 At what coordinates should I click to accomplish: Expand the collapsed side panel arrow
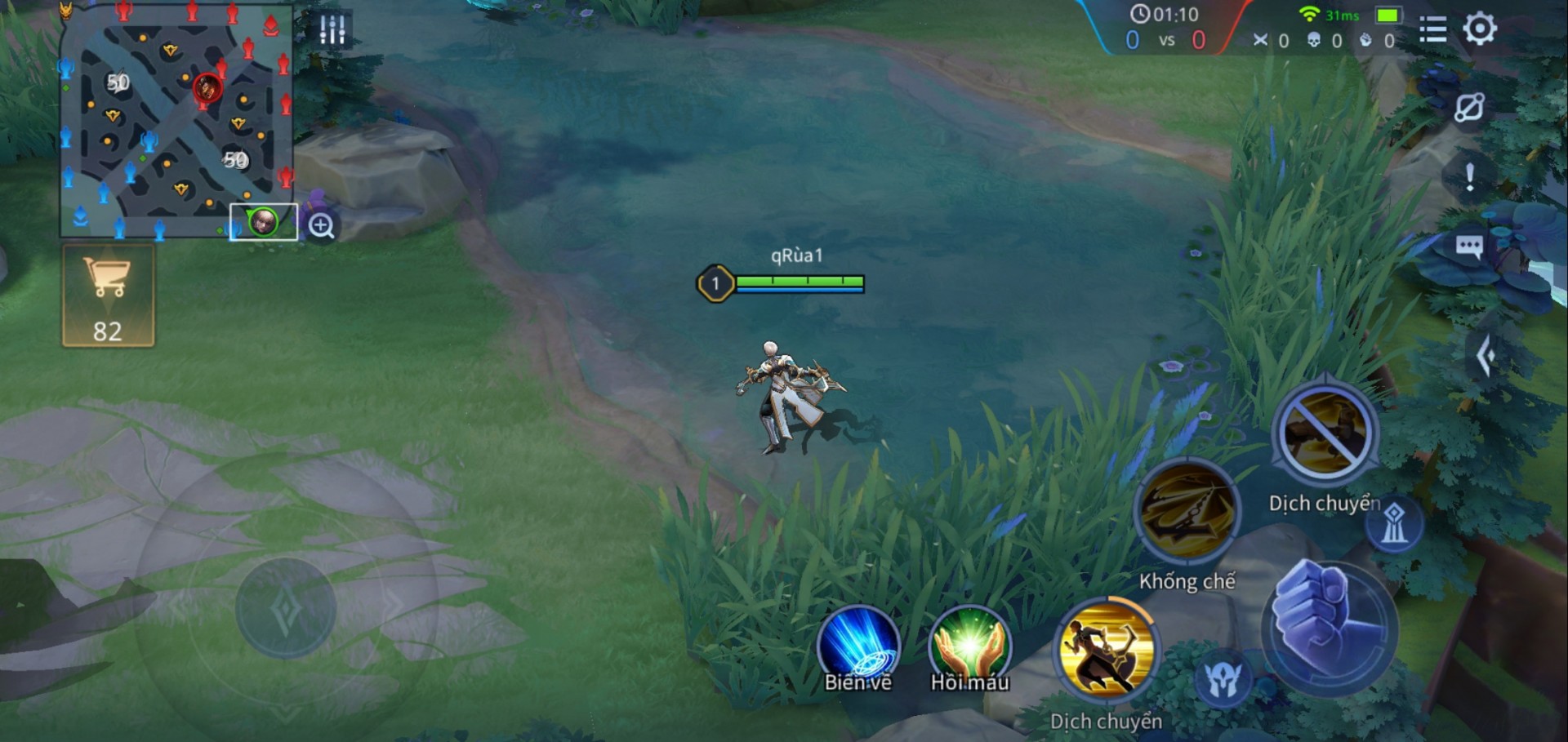point(1486,355)
